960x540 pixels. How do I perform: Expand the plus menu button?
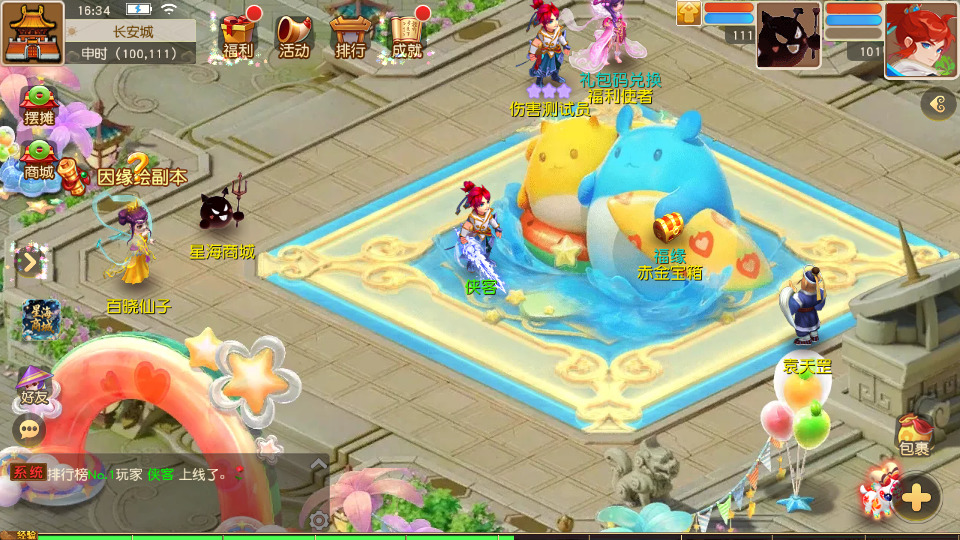click(x=916, y=496)
